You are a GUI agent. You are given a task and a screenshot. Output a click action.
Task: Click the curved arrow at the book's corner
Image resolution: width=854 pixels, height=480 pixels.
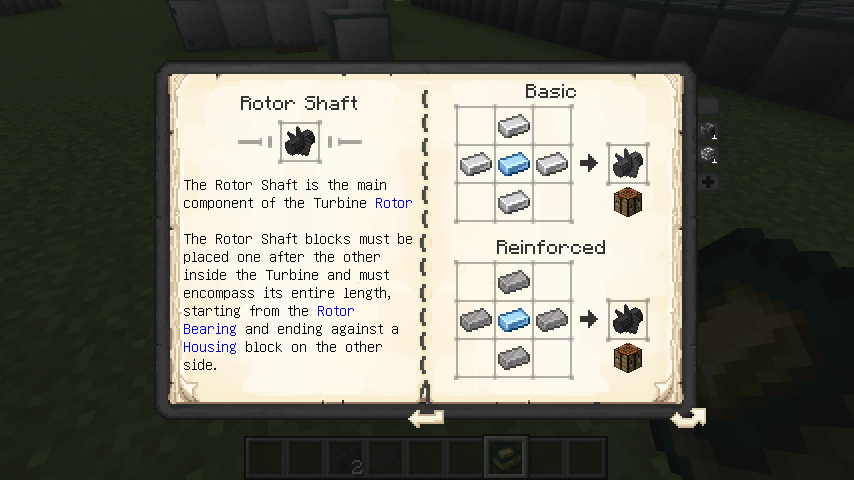coord(688,417)
